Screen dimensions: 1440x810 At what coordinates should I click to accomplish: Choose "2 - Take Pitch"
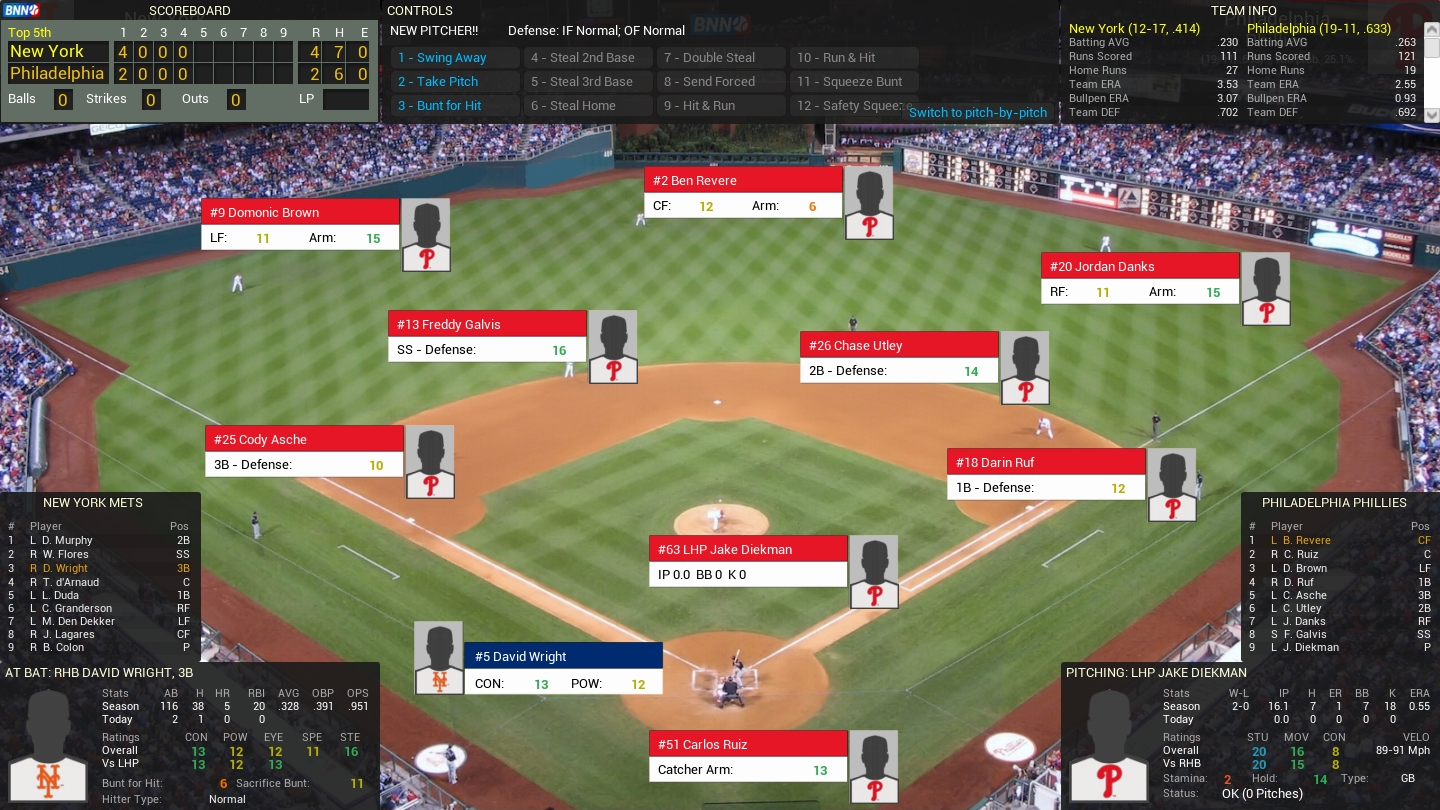pyautogui.click(x=455, y=81)
